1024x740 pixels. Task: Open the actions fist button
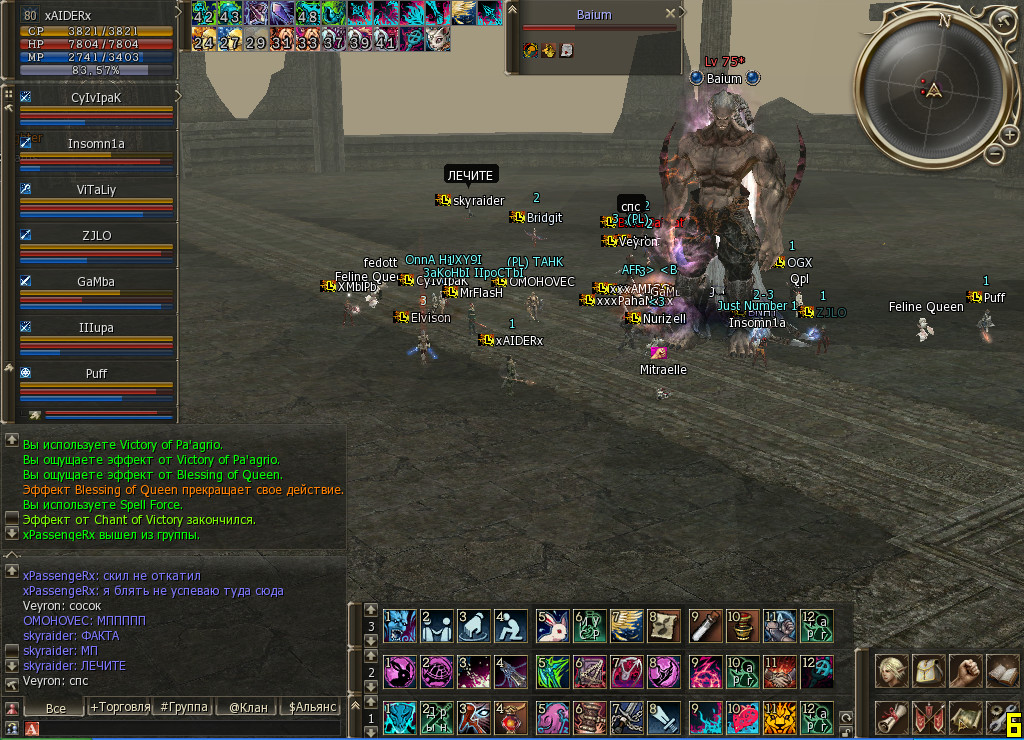[x=965, y=670]
